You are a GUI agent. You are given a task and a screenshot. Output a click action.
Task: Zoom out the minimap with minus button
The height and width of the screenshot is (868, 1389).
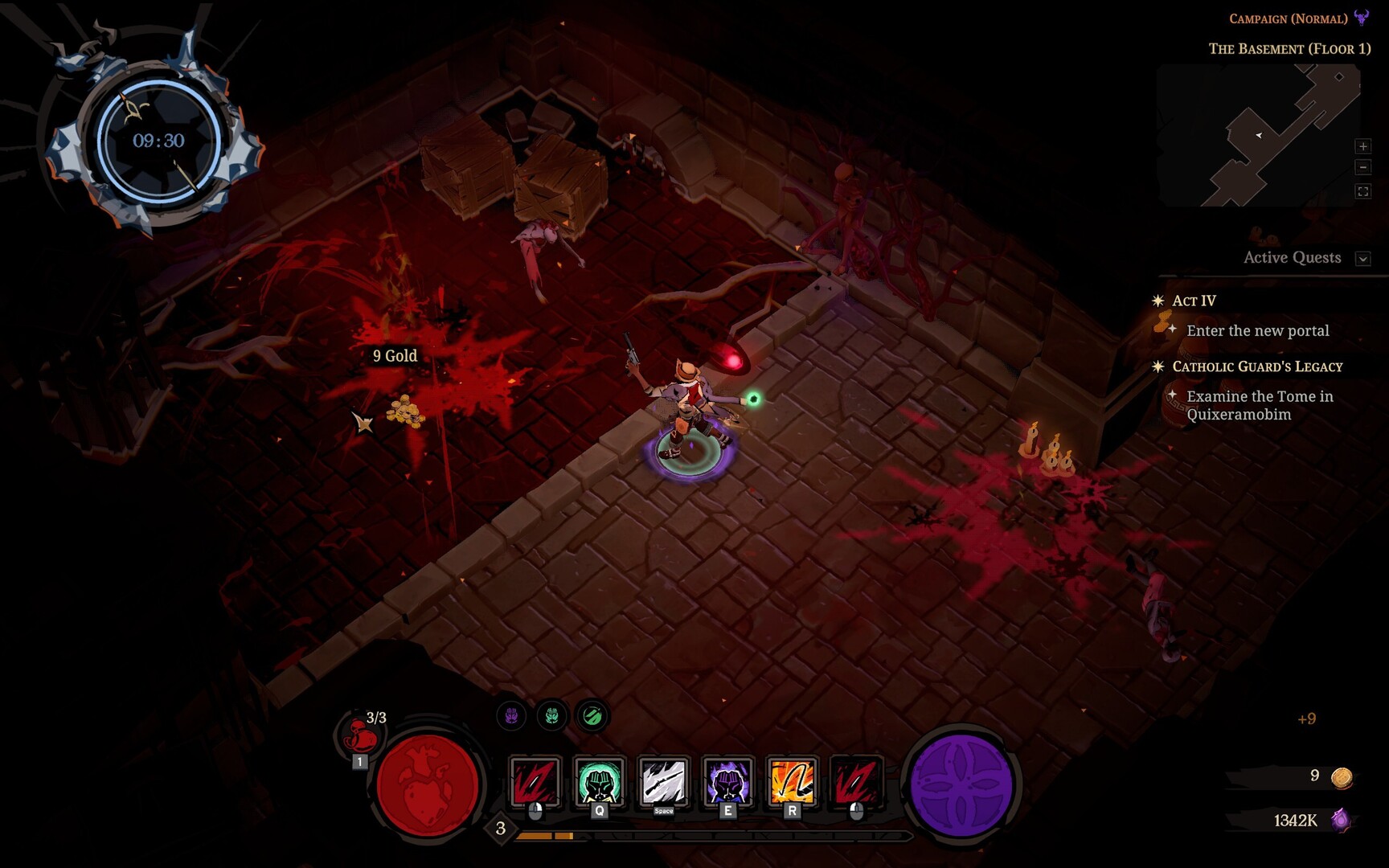click(1362, 167)
